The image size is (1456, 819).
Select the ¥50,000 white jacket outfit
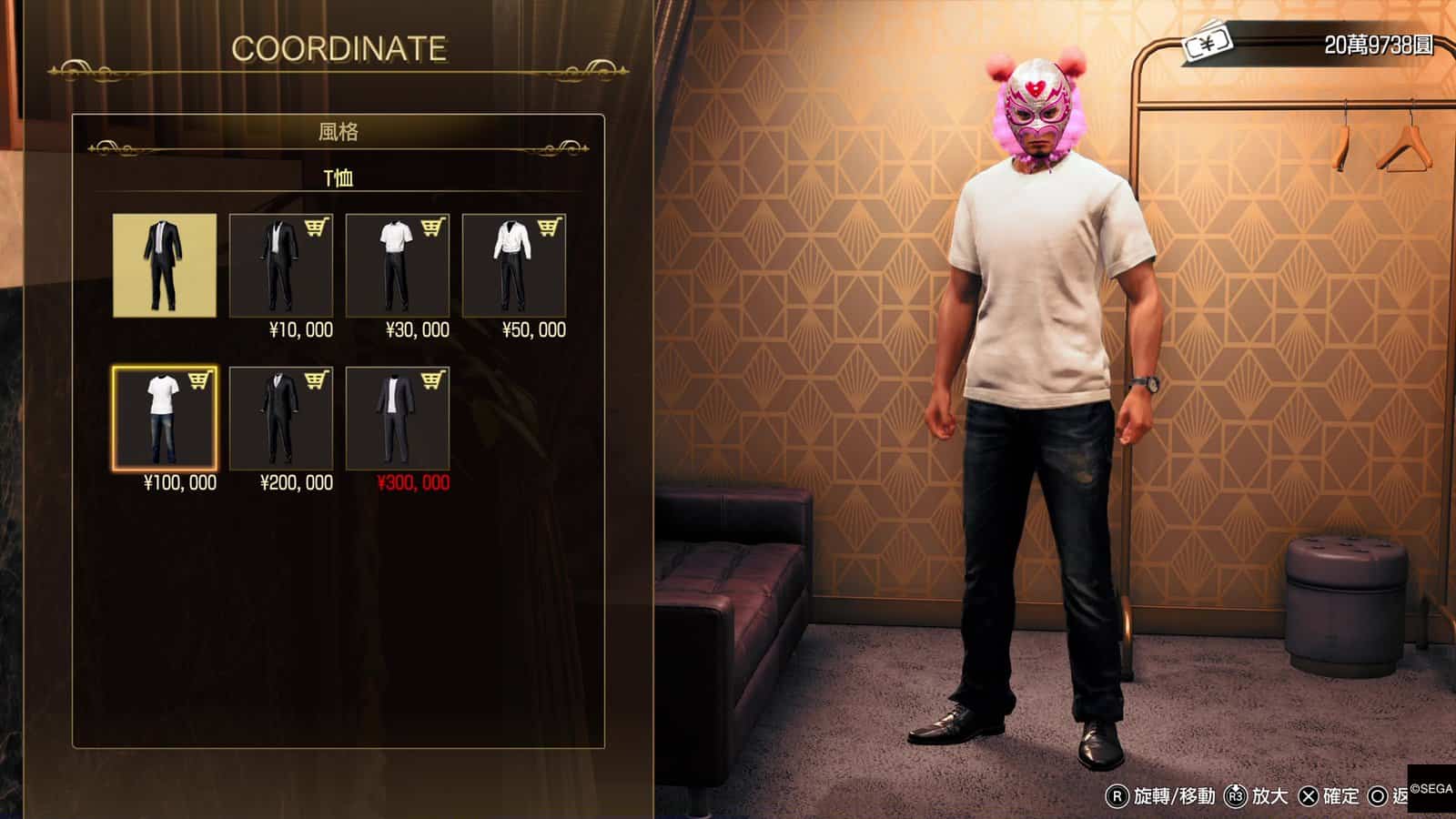click(513, 266)
